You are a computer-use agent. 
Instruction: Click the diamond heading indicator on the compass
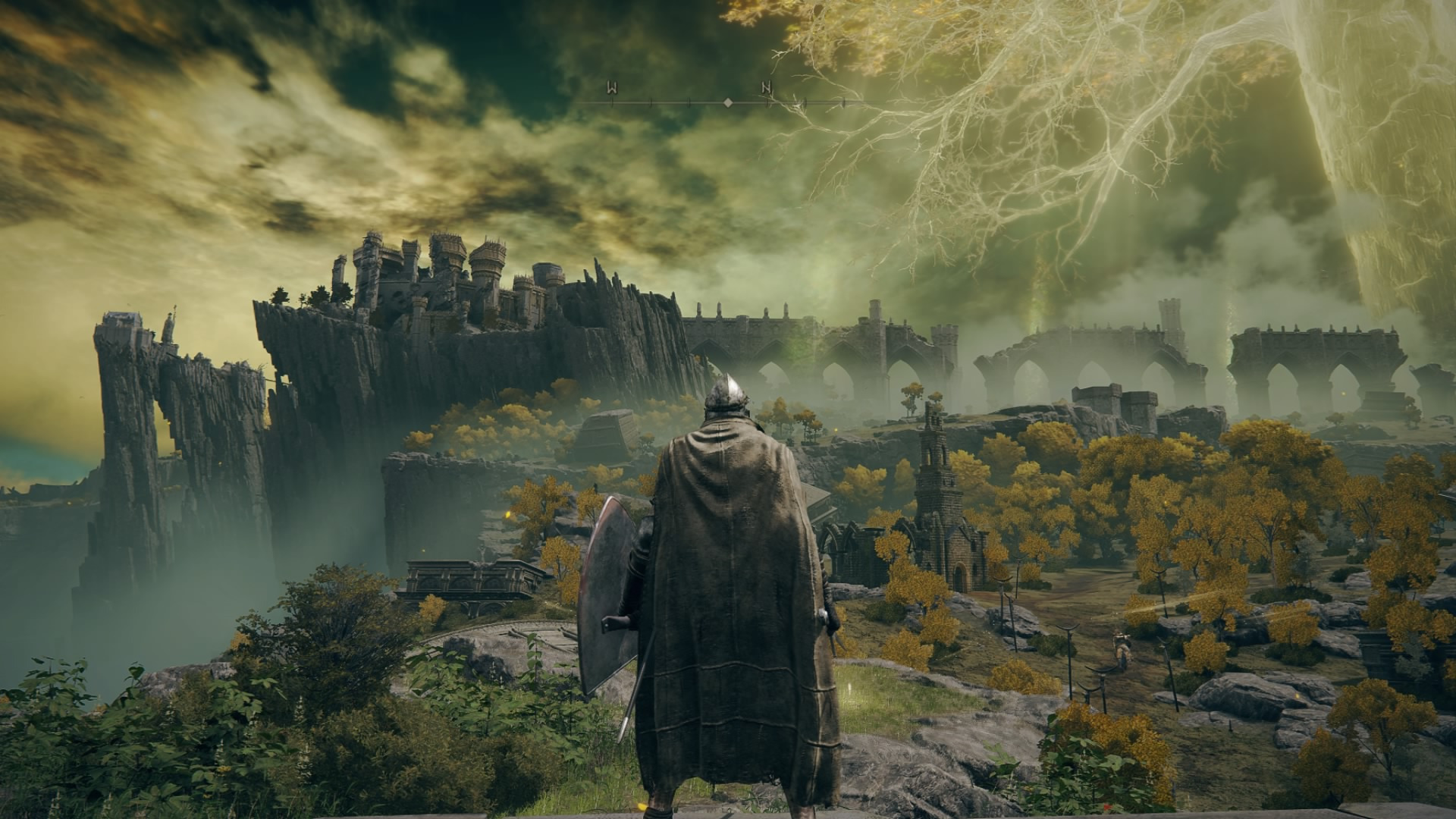coord(728,102)
